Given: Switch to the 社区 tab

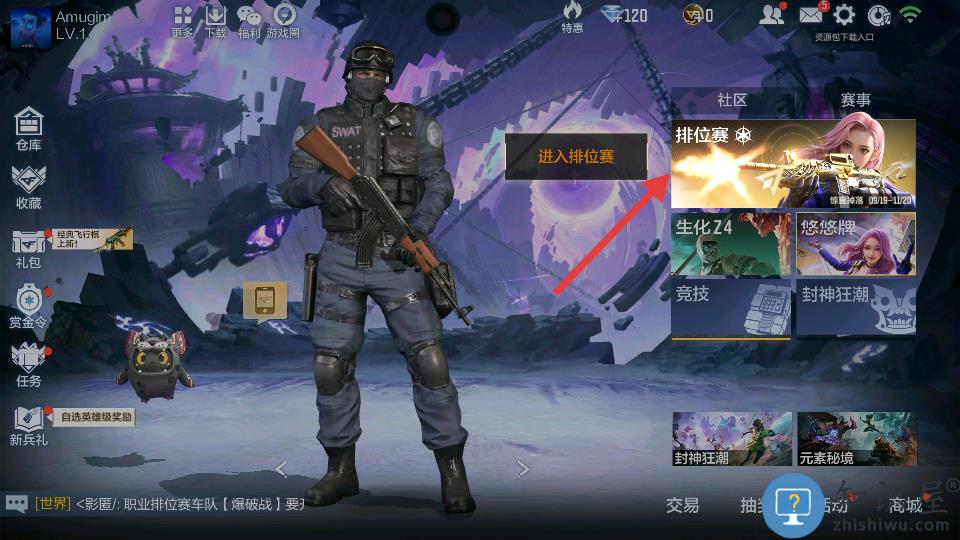Looking at the screenshot, I should (x=732, y=100).
